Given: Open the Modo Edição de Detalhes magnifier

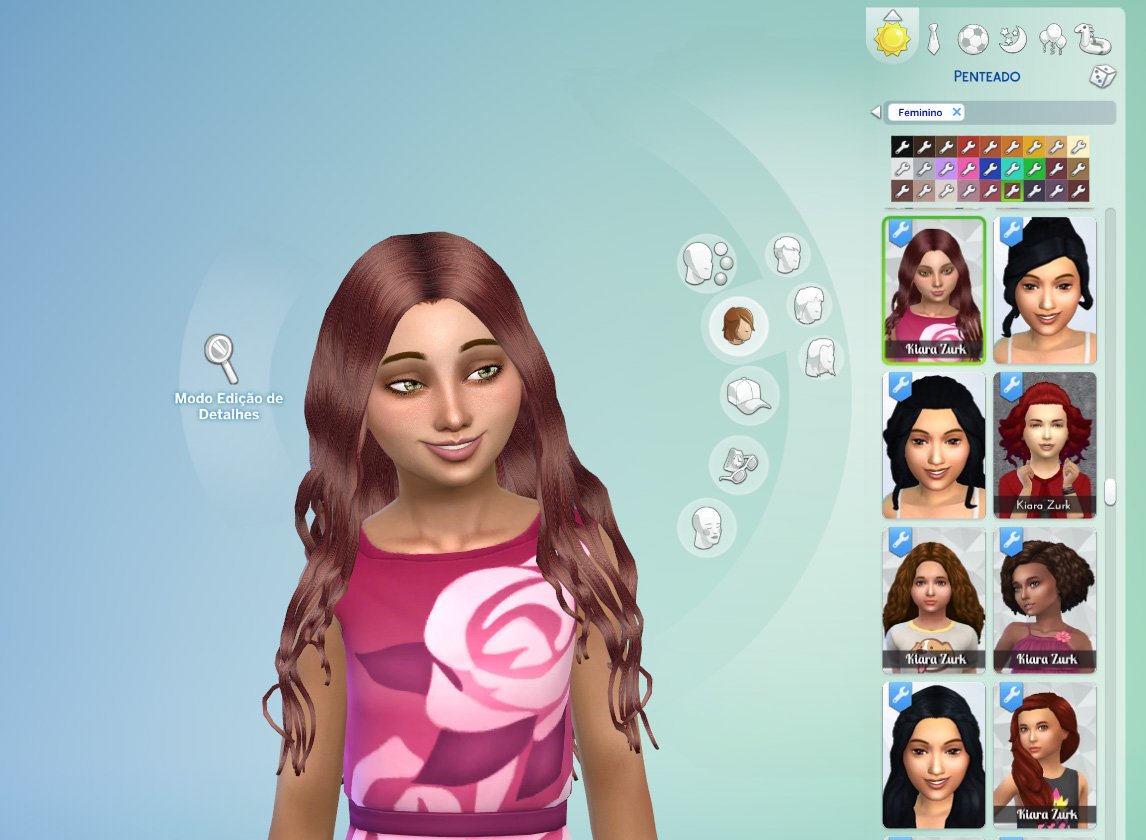Looking at the screenshot, I should [x=220, y=358].
